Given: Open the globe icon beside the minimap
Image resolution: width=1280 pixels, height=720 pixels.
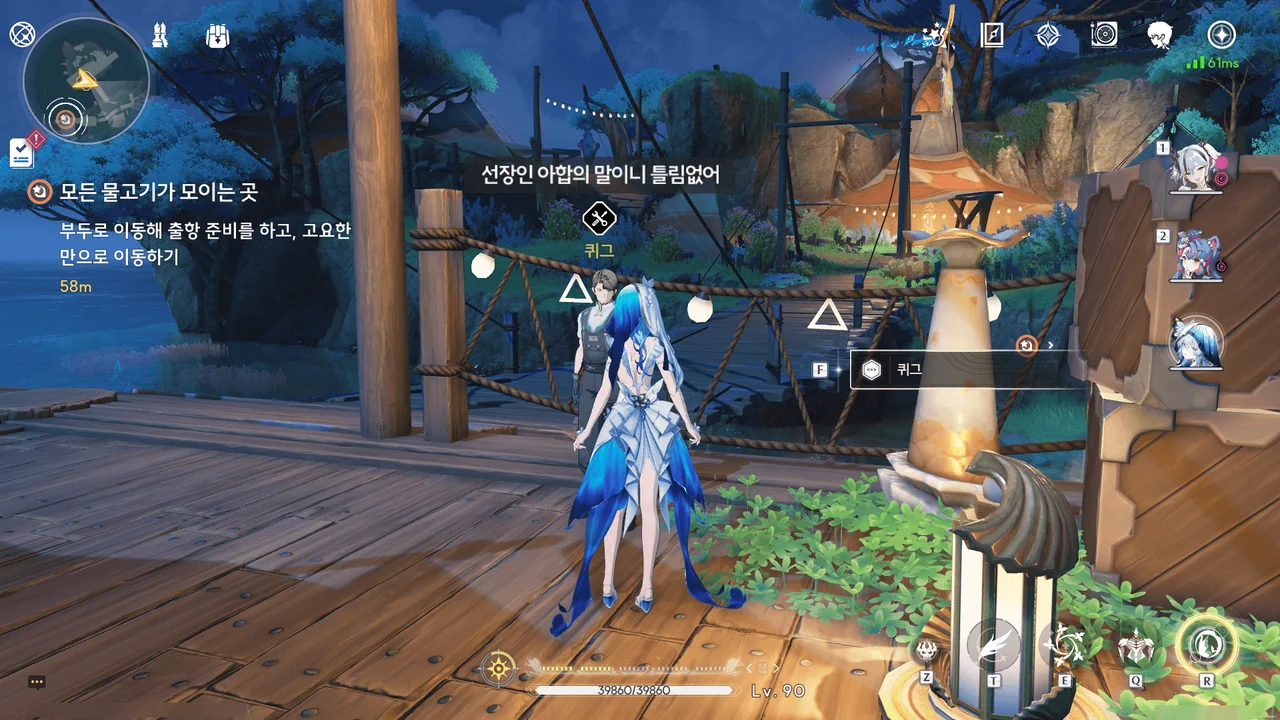Looking at the screenshot, I should tap(21, 35).
